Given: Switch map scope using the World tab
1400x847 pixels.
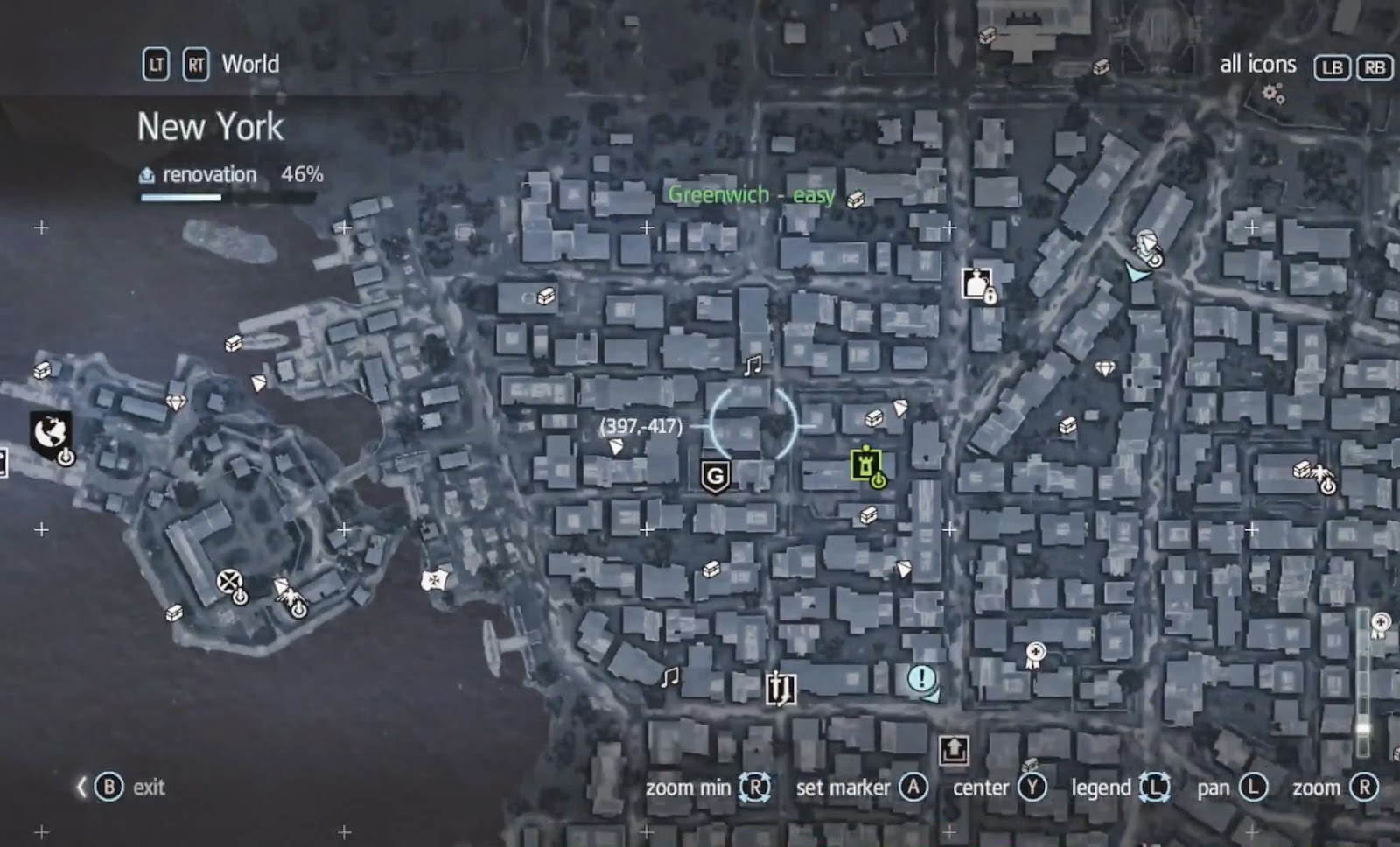Looking at the screenshot, I should pyautogui.click(x=250, y=64).
